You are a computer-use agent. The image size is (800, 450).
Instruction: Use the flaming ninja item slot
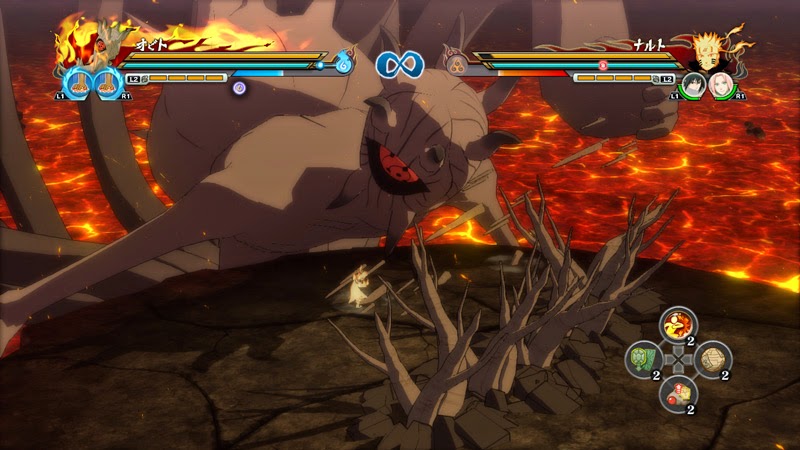(678, 325)
